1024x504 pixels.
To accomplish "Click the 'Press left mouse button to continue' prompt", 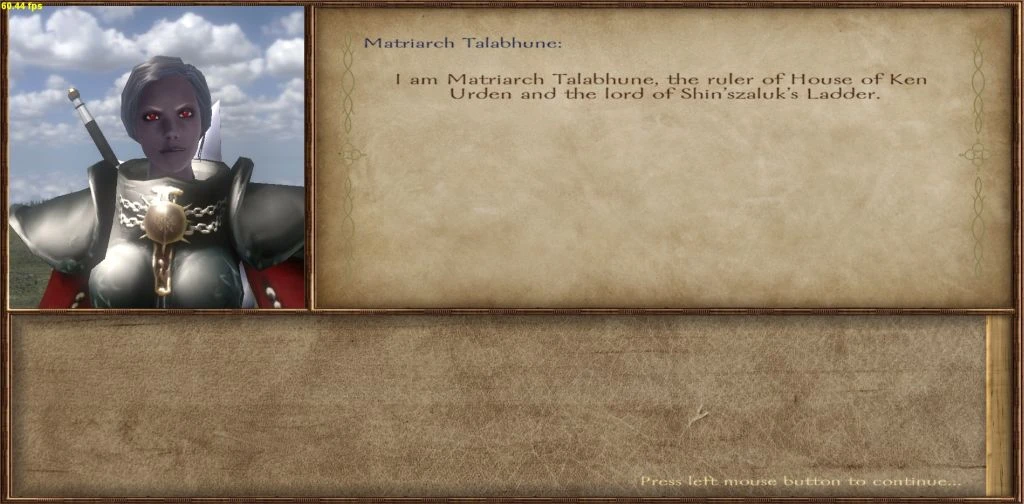I will click(x=799, y=481).
